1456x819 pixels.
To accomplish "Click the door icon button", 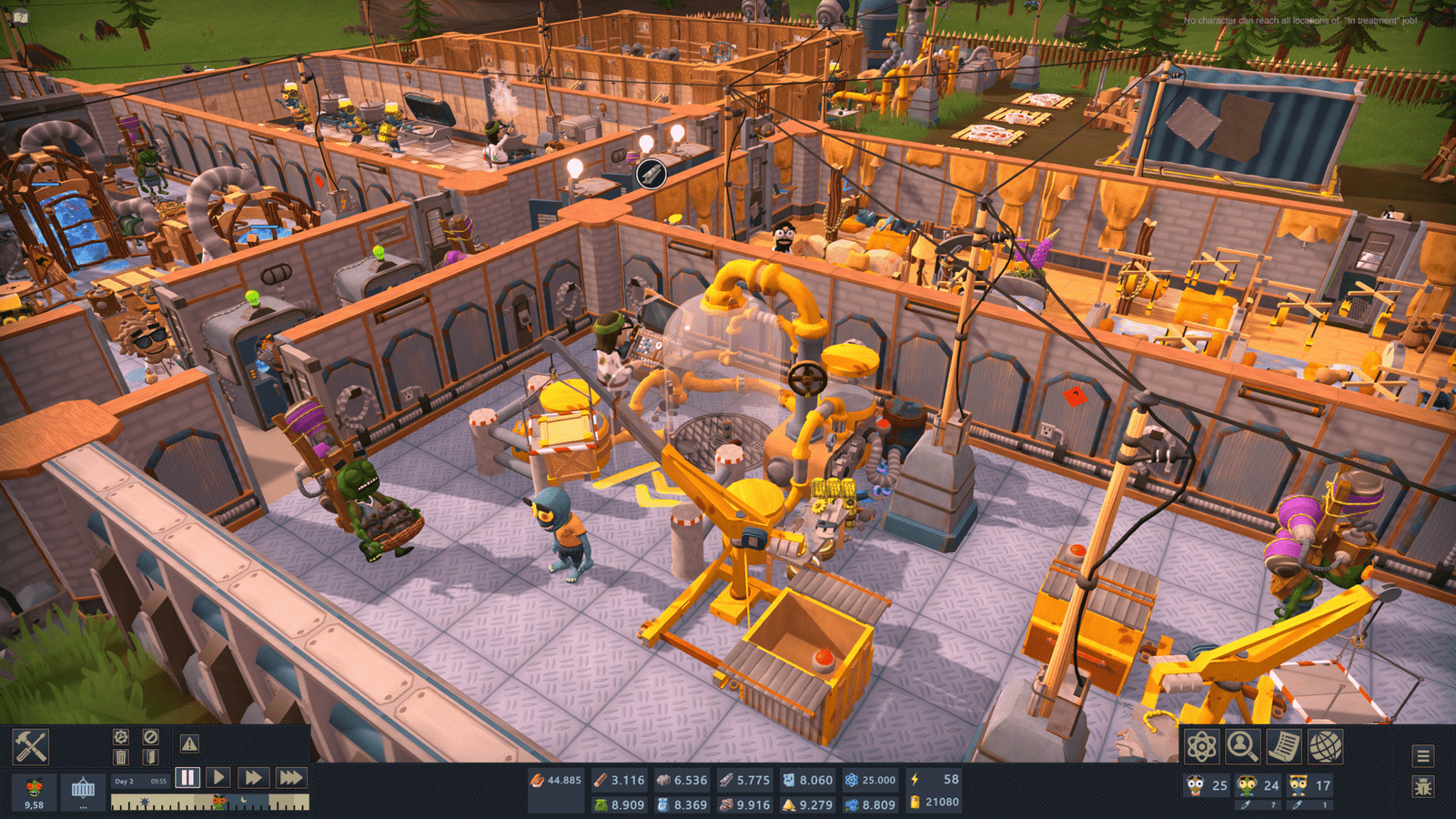I will [151, 757].
